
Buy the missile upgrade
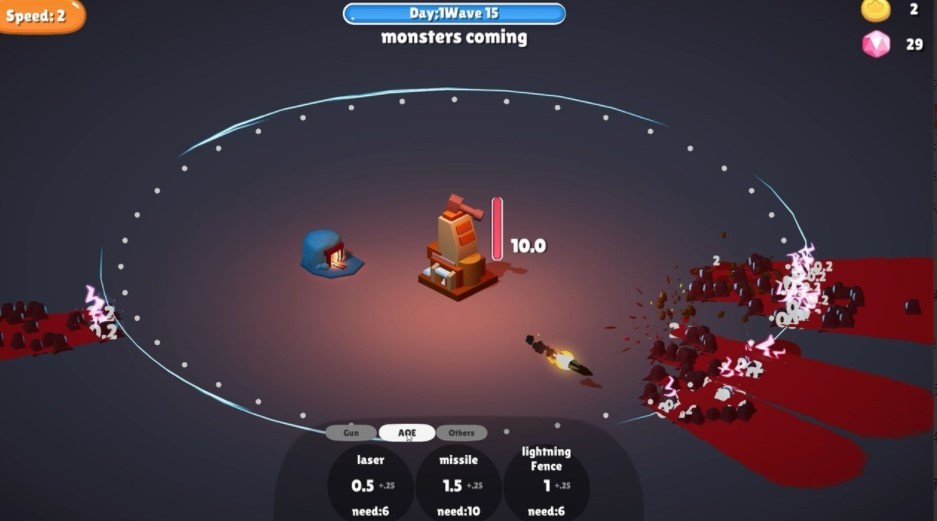(458, 484)
